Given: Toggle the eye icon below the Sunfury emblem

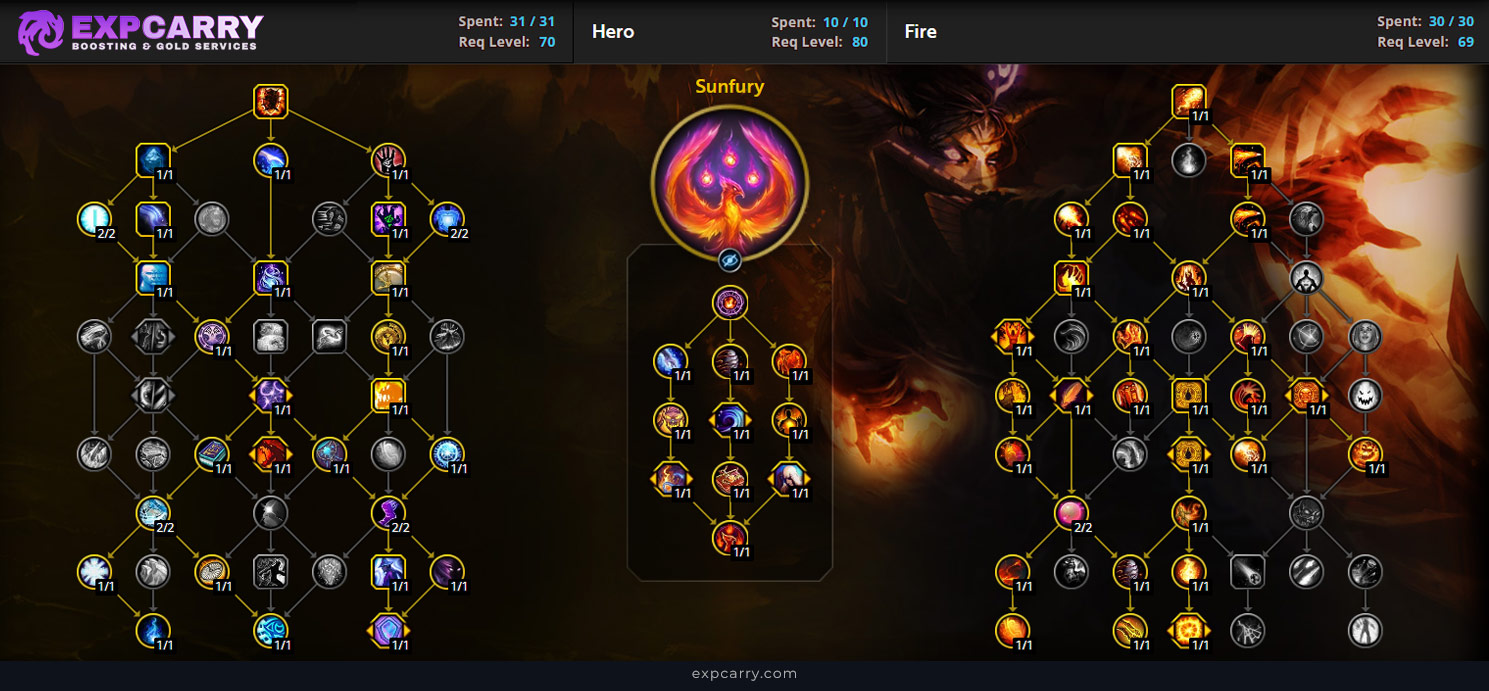Looking at the screenshot, I should tap(730, 261).
